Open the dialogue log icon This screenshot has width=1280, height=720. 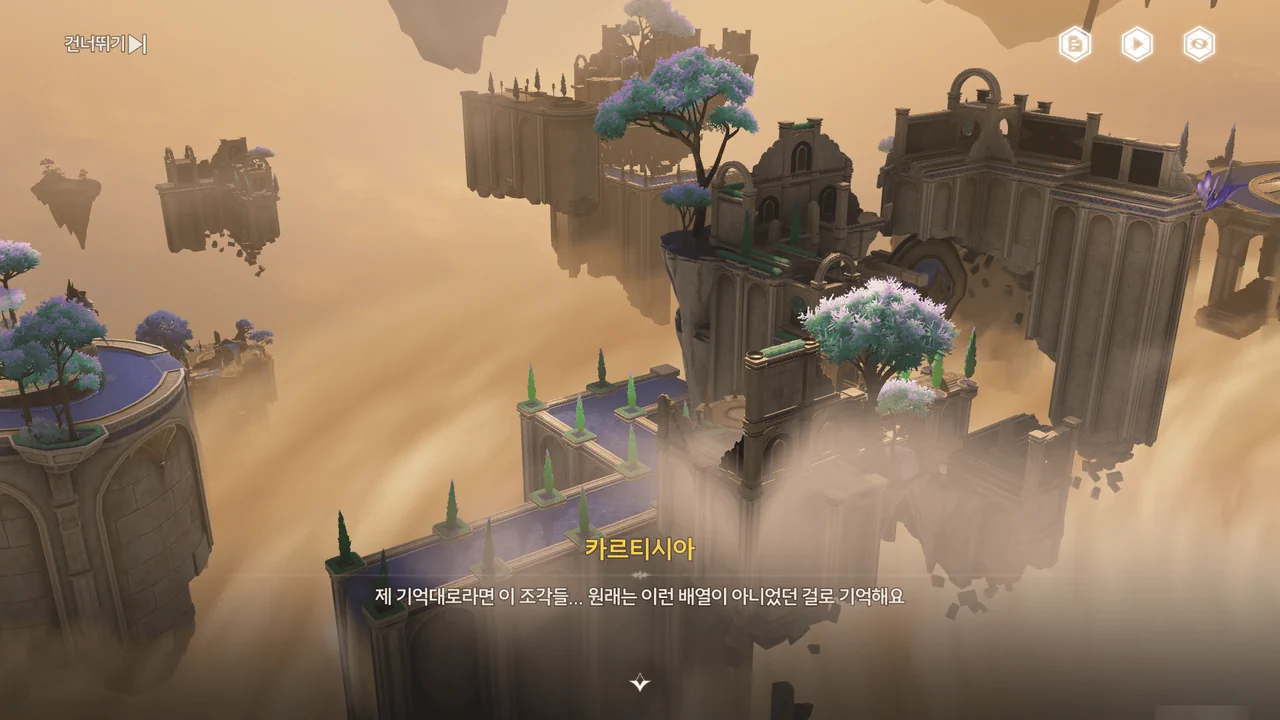(x=1075, y=44)
